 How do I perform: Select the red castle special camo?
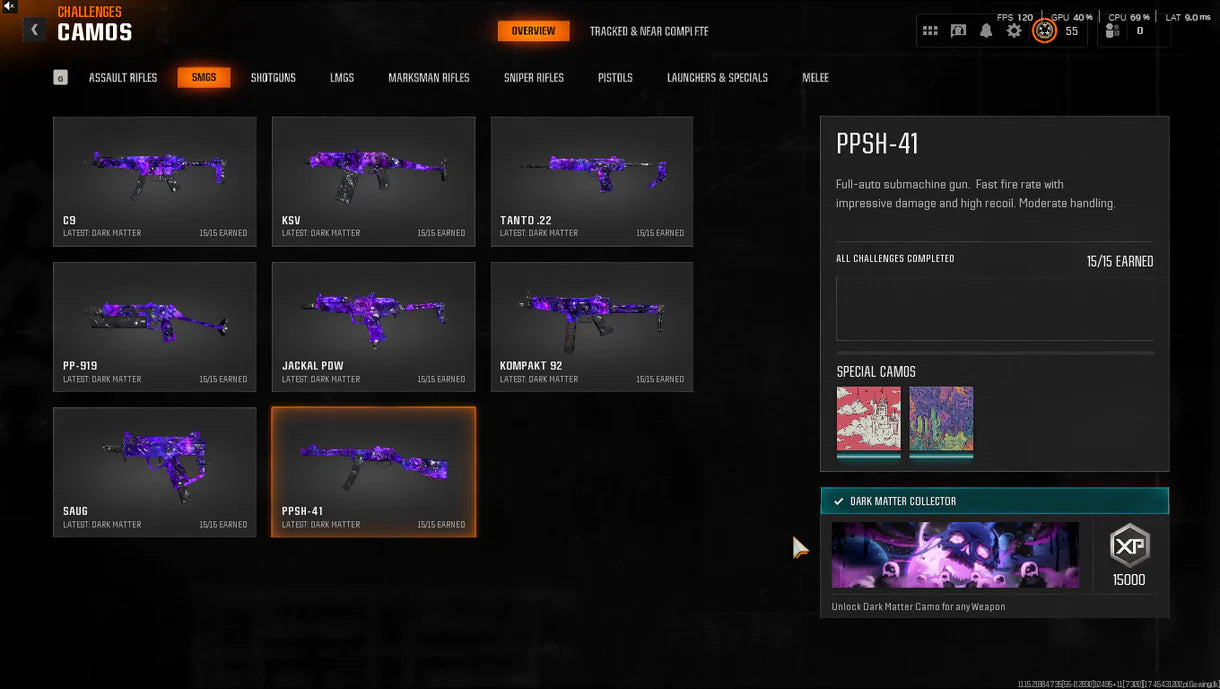point(868,419)
